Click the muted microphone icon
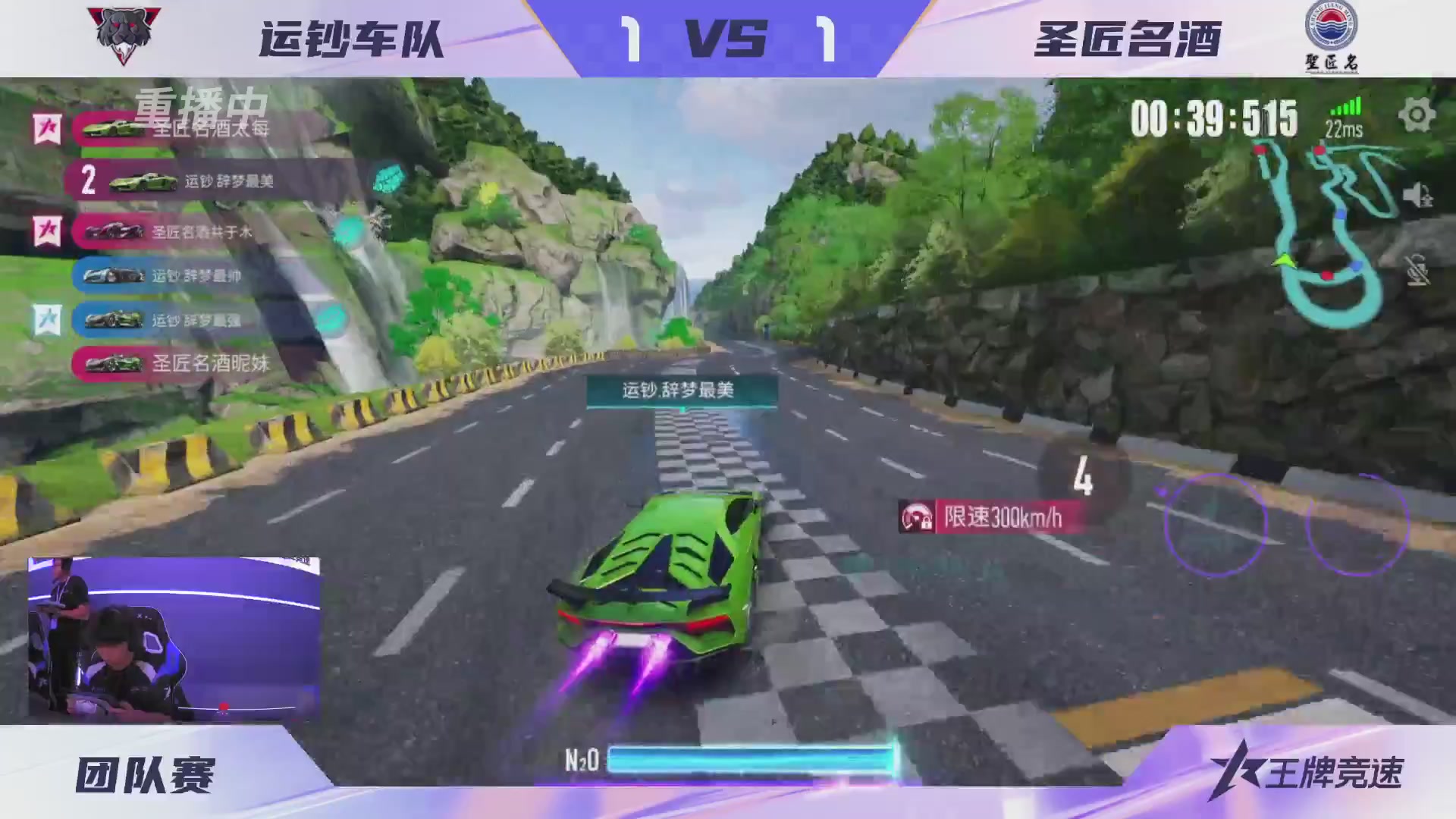This screenshot has height=819, width=1456. [x=1419, y=271]
